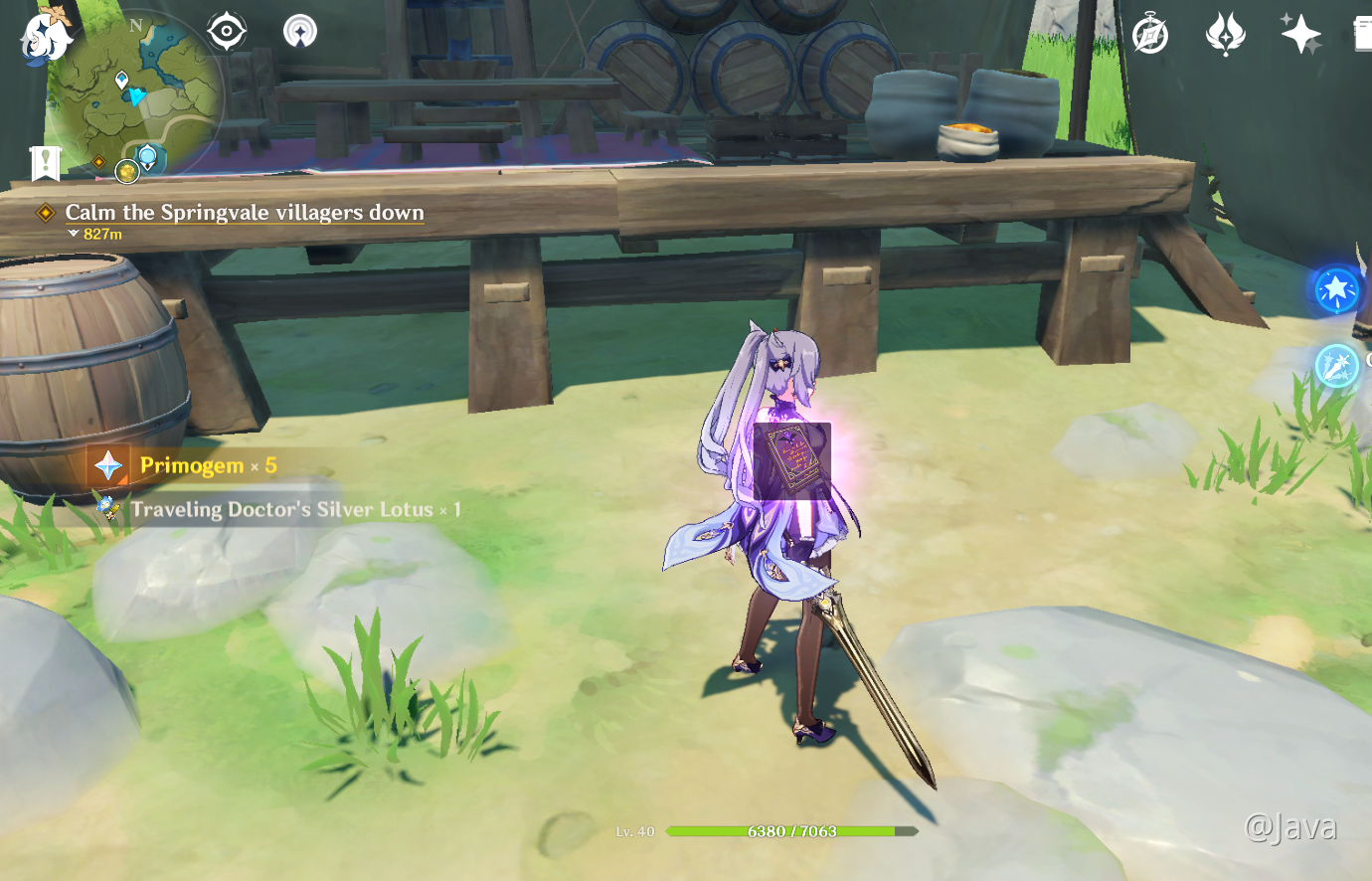Open the quest log banner icon
This screenshot has height=881, width=1372.
(45, 162)
